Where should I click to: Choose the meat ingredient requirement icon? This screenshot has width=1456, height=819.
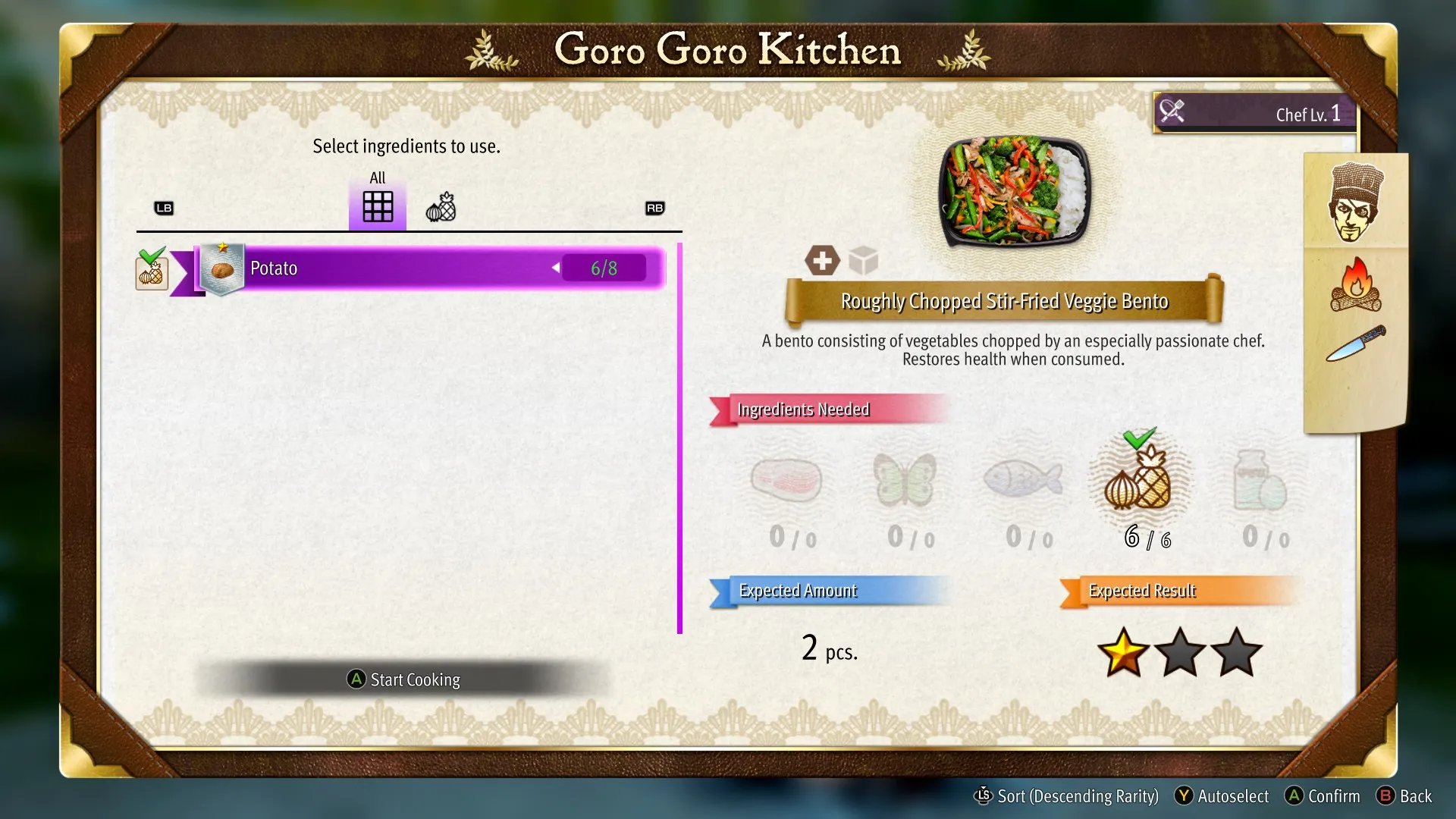pyautogui.click(x=786, y=482)
